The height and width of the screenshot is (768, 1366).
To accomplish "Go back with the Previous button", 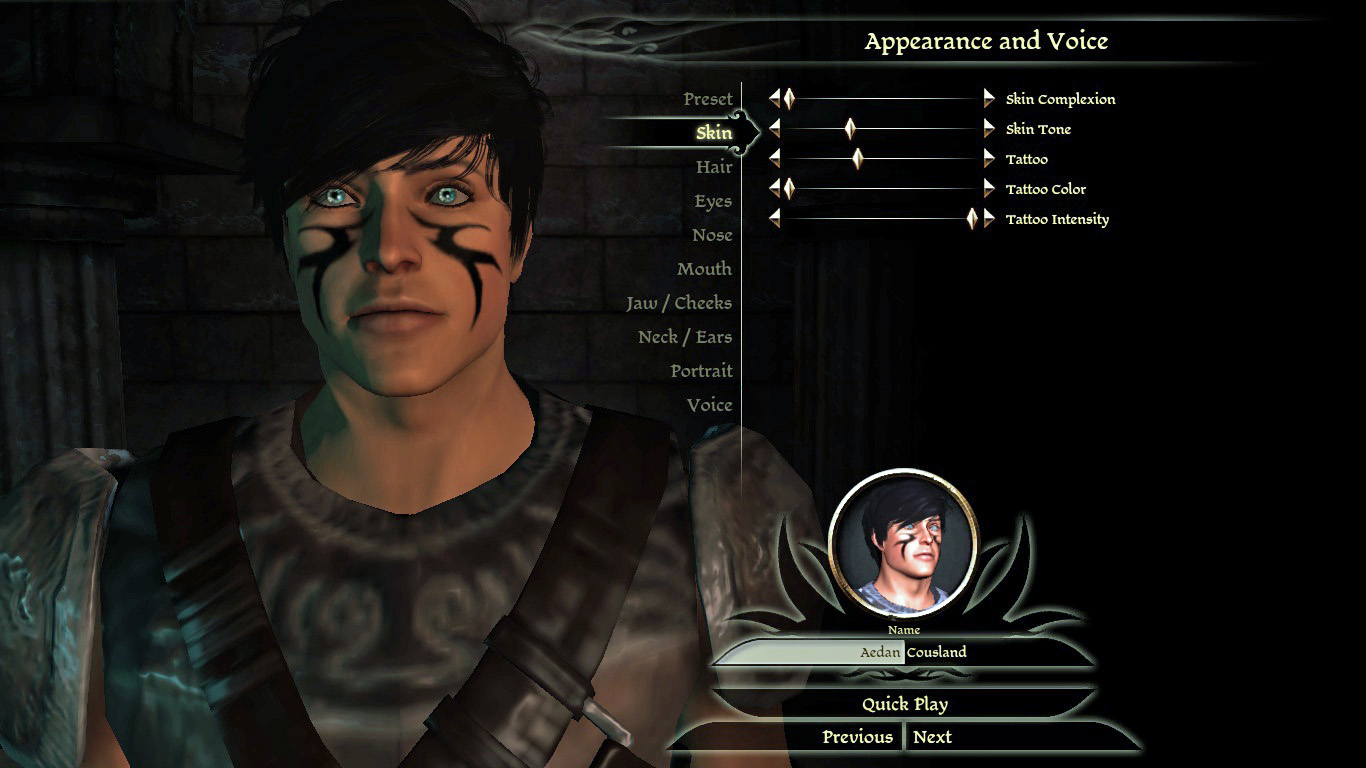I will point(857,737).
